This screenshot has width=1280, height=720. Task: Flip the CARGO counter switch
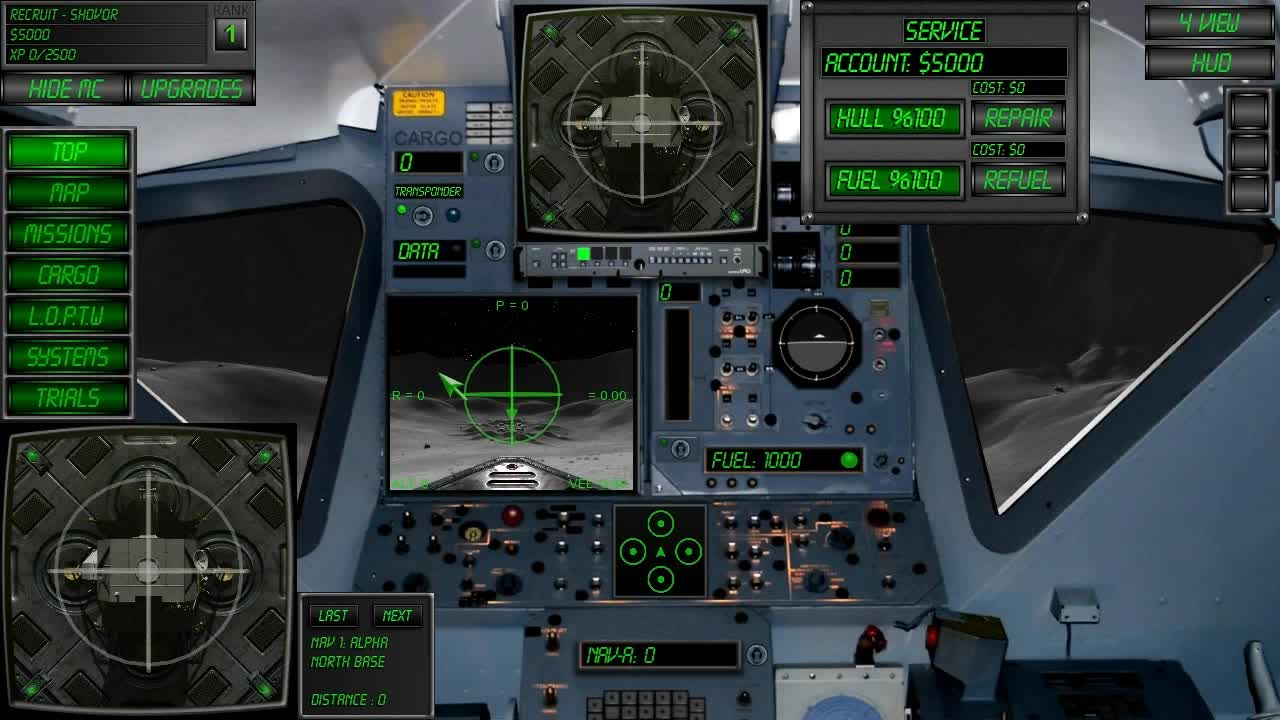click(x=493, y=163)
